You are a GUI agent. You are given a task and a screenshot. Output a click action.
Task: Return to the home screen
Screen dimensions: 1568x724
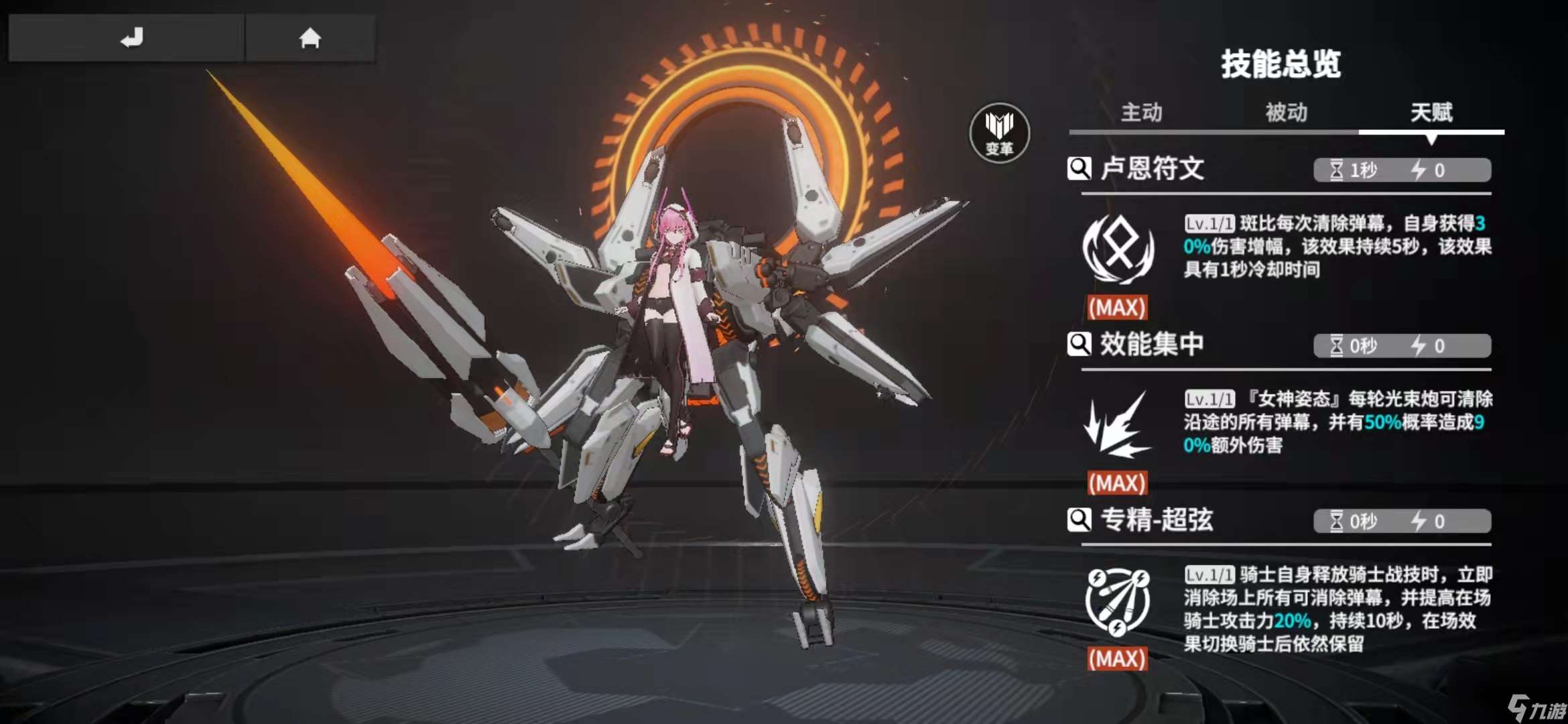point(310,38)
